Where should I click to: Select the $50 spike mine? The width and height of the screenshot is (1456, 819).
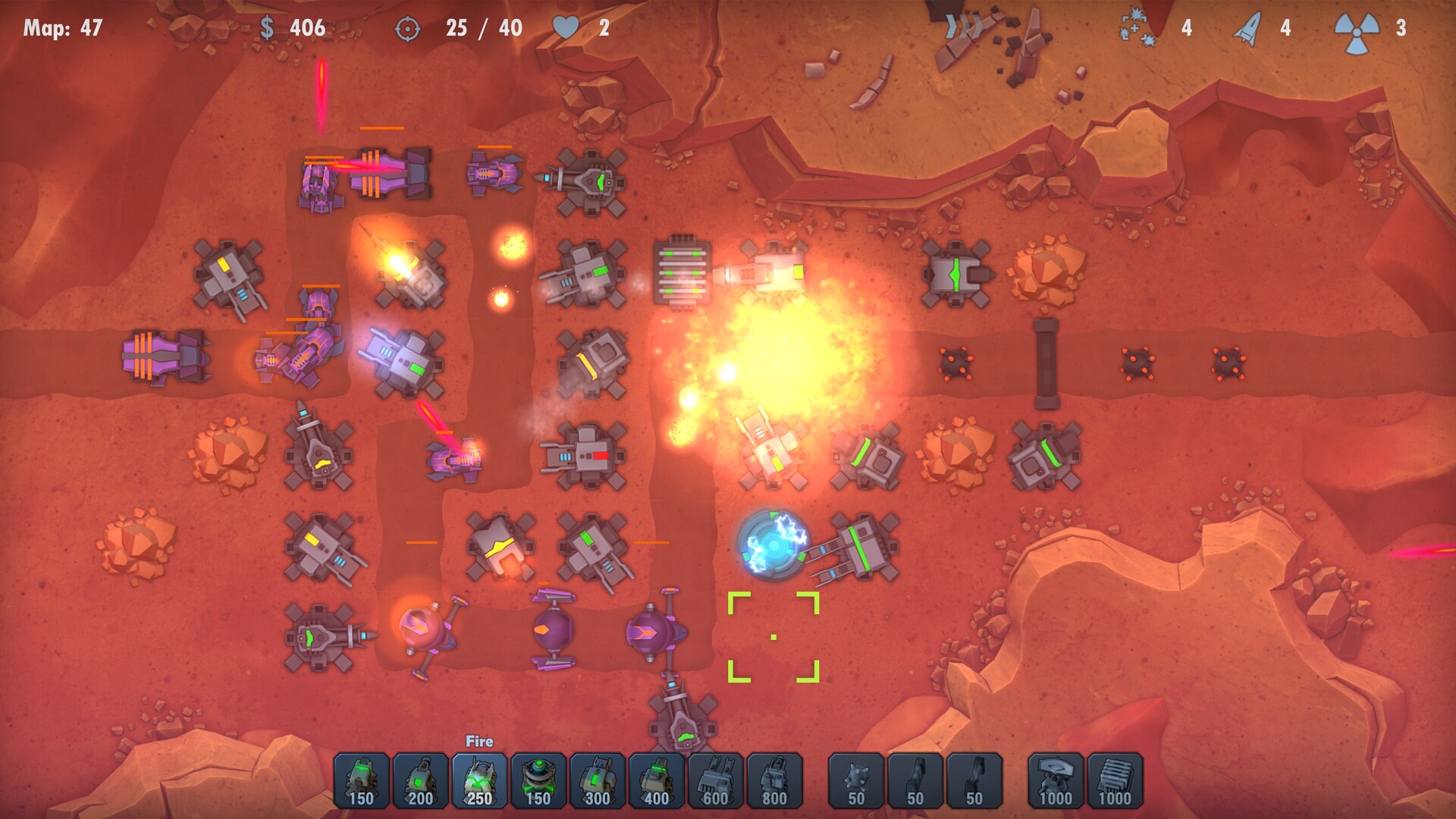[x=853, y=781]
